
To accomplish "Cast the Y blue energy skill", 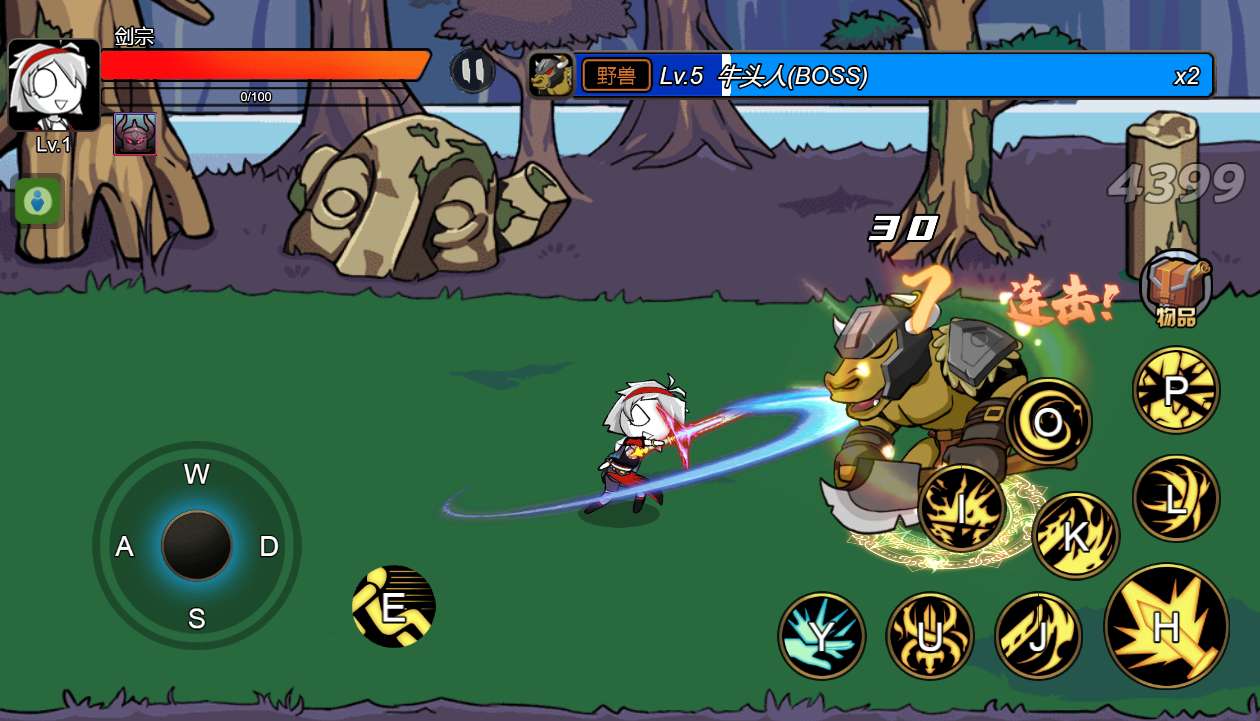I will pyautogui.click(x=822, y=636).
